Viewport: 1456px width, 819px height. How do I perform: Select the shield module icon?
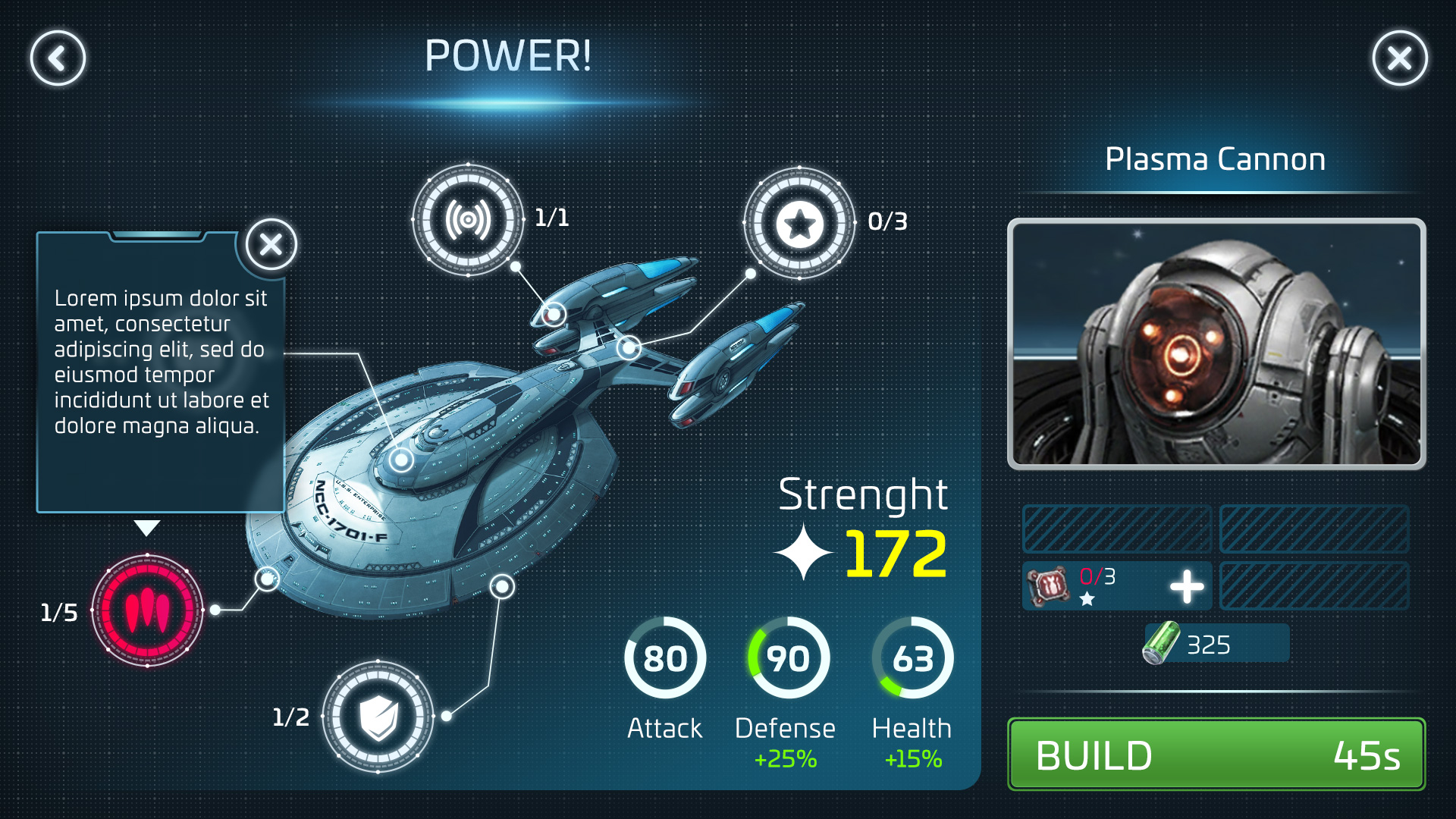click(378, 717)
